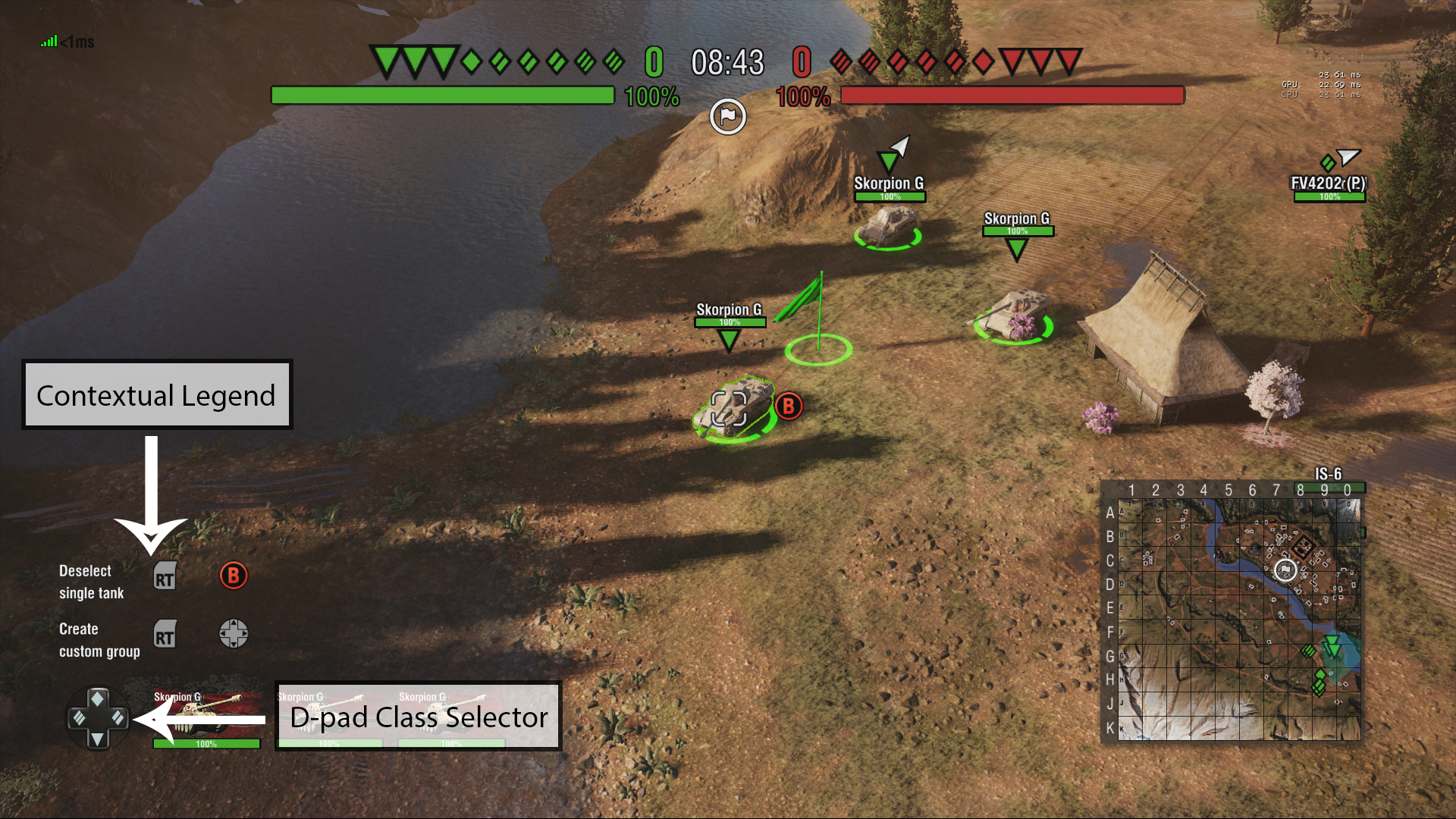The height and width of the screenshot is (819, 1456).
Task: Click the white flag objective icon at top center
Action: pos(727,115)
